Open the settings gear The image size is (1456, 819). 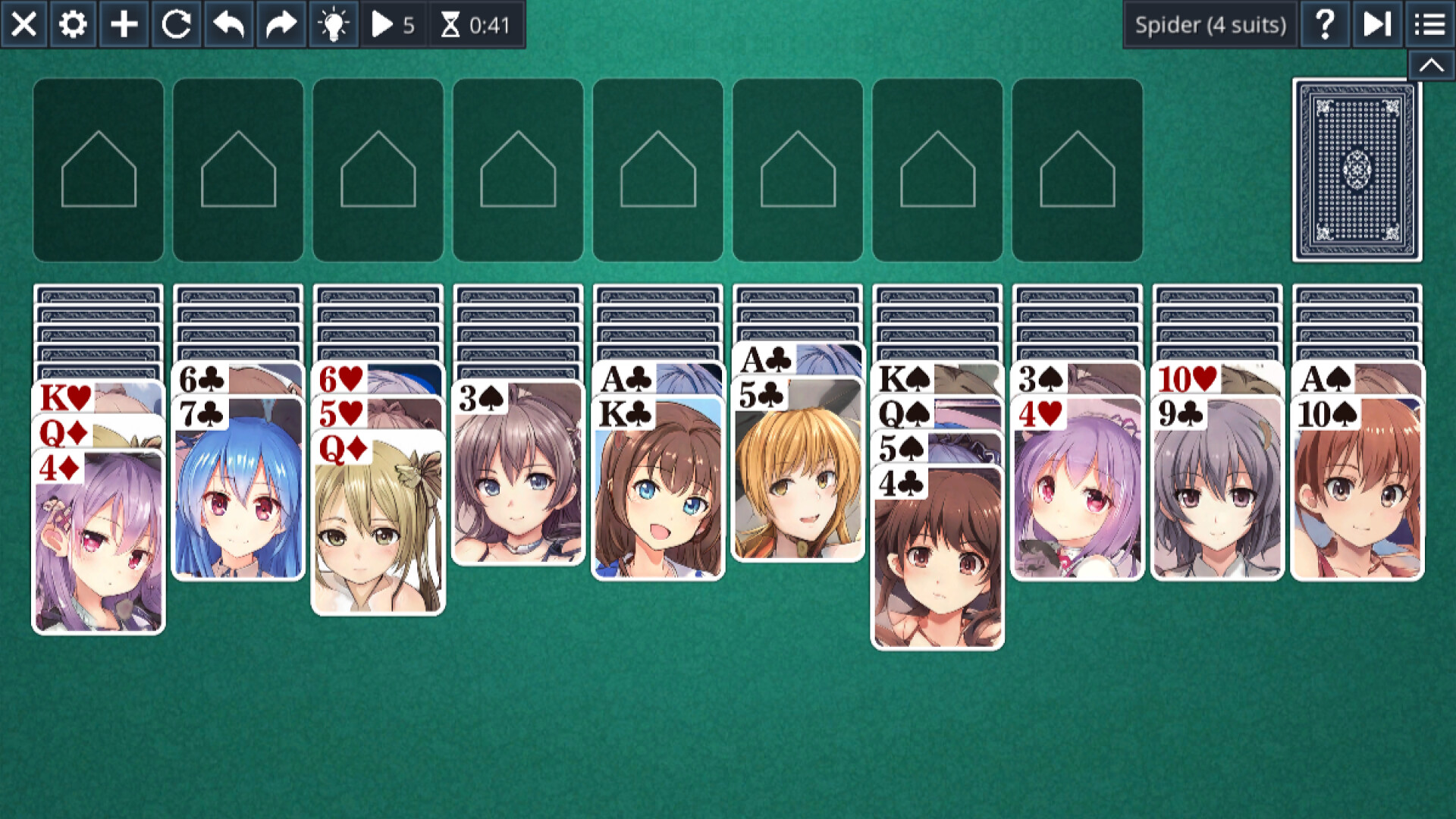tap(73, 24)
